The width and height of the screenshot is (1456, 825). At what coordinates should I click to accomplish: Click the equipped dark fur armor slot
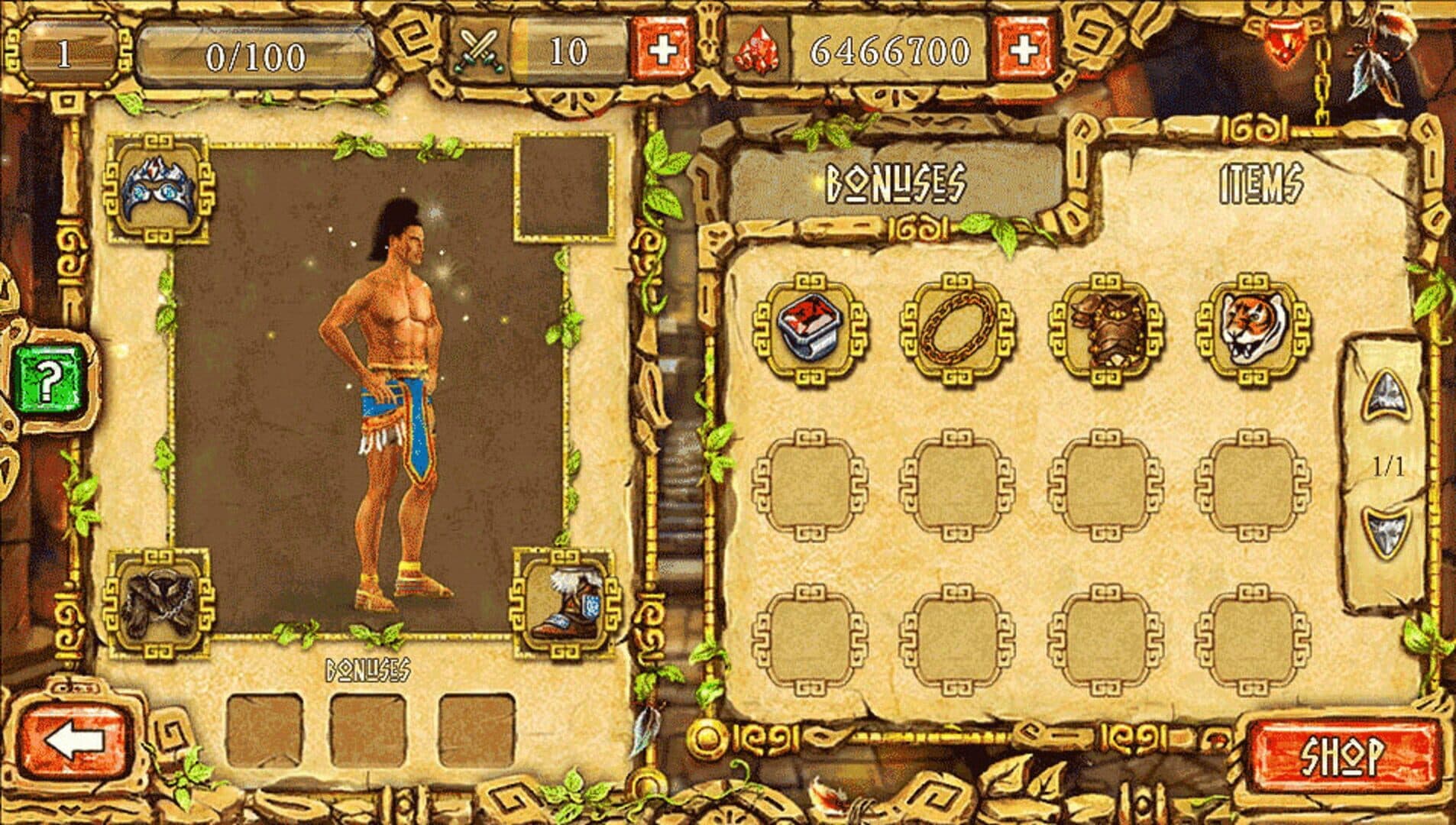(x=158, y=603)
